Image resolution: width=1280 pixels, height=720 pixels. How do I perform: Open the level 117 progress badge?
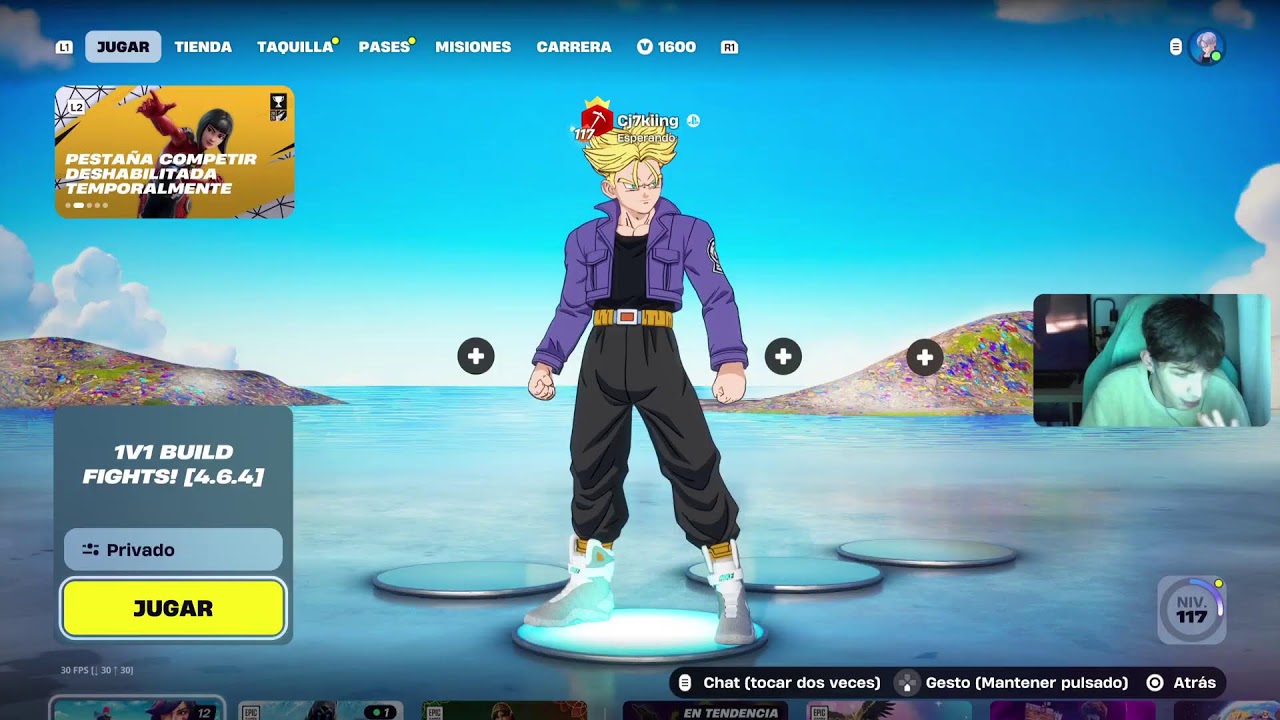tap(1191, 609)
